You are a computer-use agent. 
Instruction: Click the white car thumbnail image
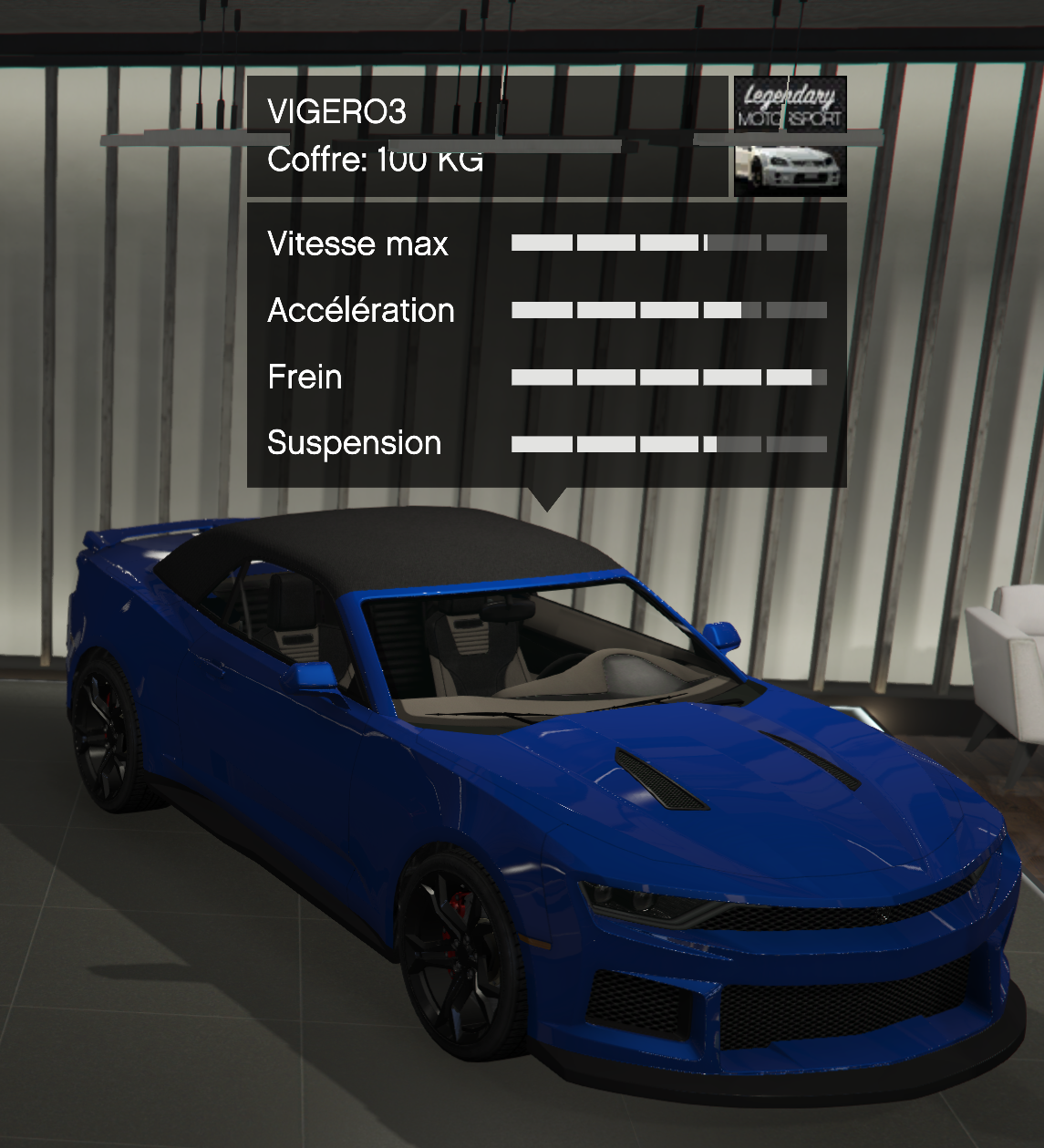(x=790, y=168)
